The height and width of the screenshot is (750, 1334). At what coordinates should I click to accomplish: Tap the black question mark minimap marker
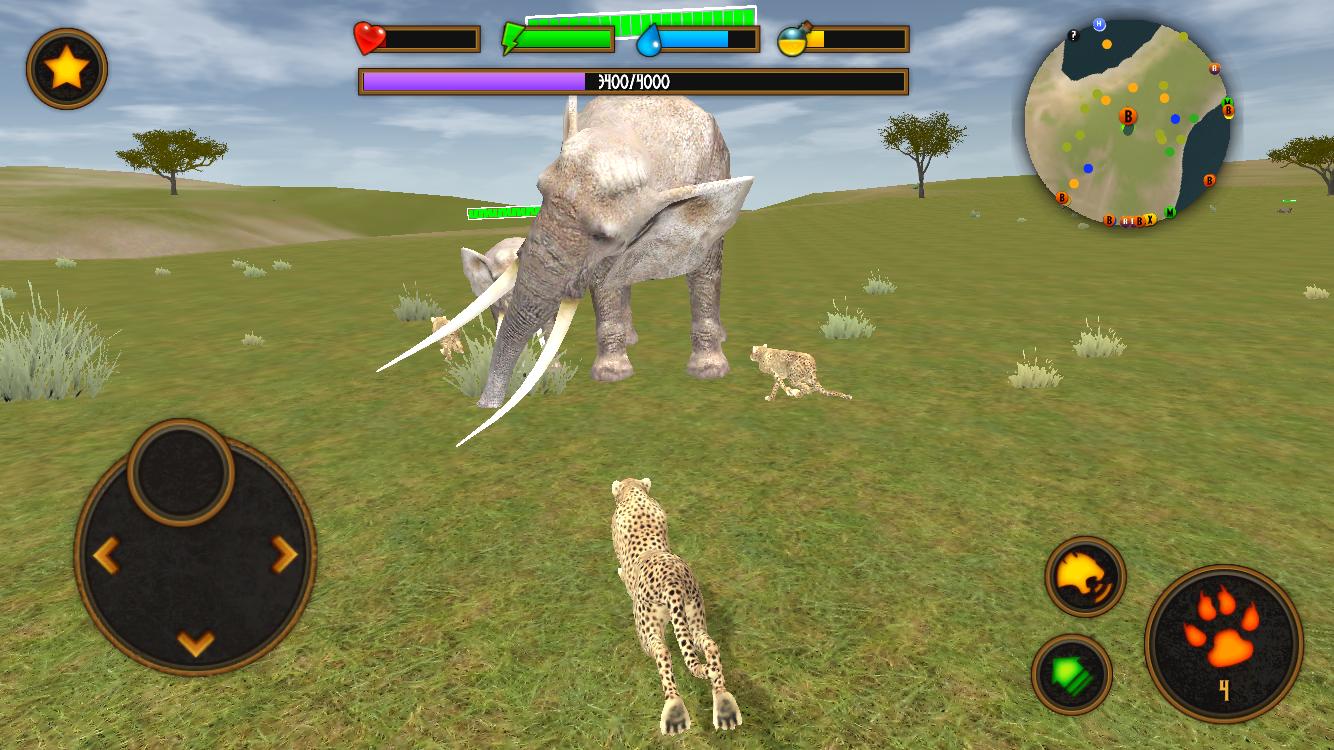tap(1075, 35)
